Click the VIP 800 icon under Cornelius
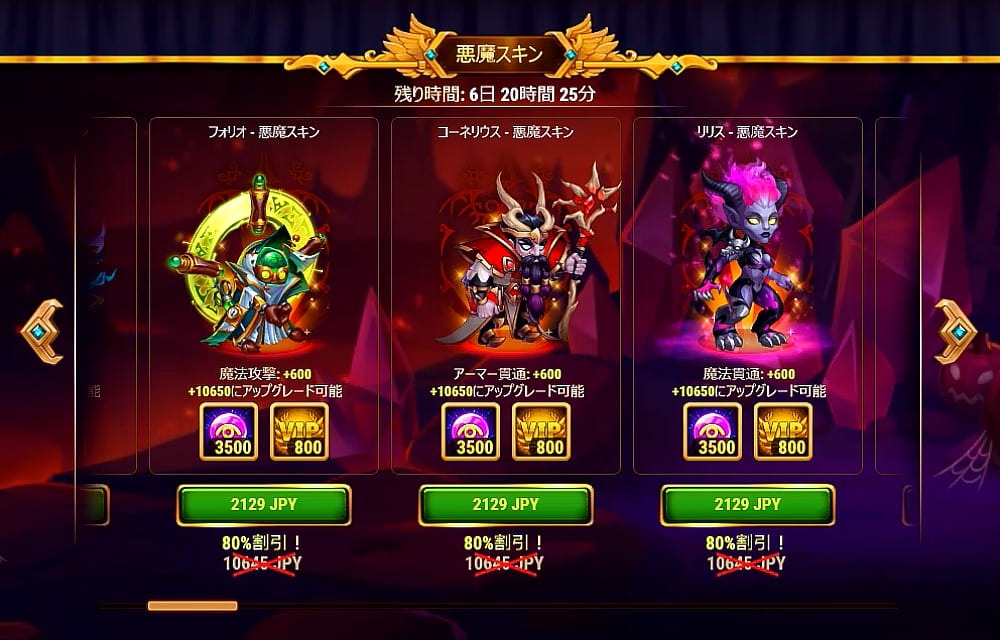This screenshot has height=640, width=1000. (x=541, y=432)
